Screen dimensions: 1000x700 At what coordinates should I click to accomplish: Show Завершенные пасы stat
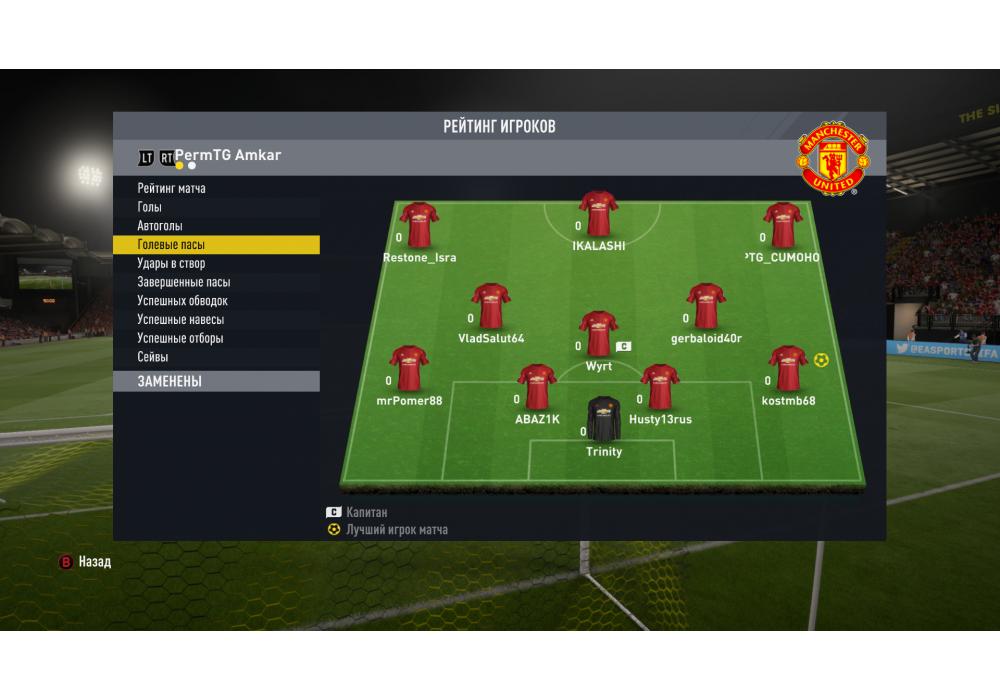(x=183, y=283)
